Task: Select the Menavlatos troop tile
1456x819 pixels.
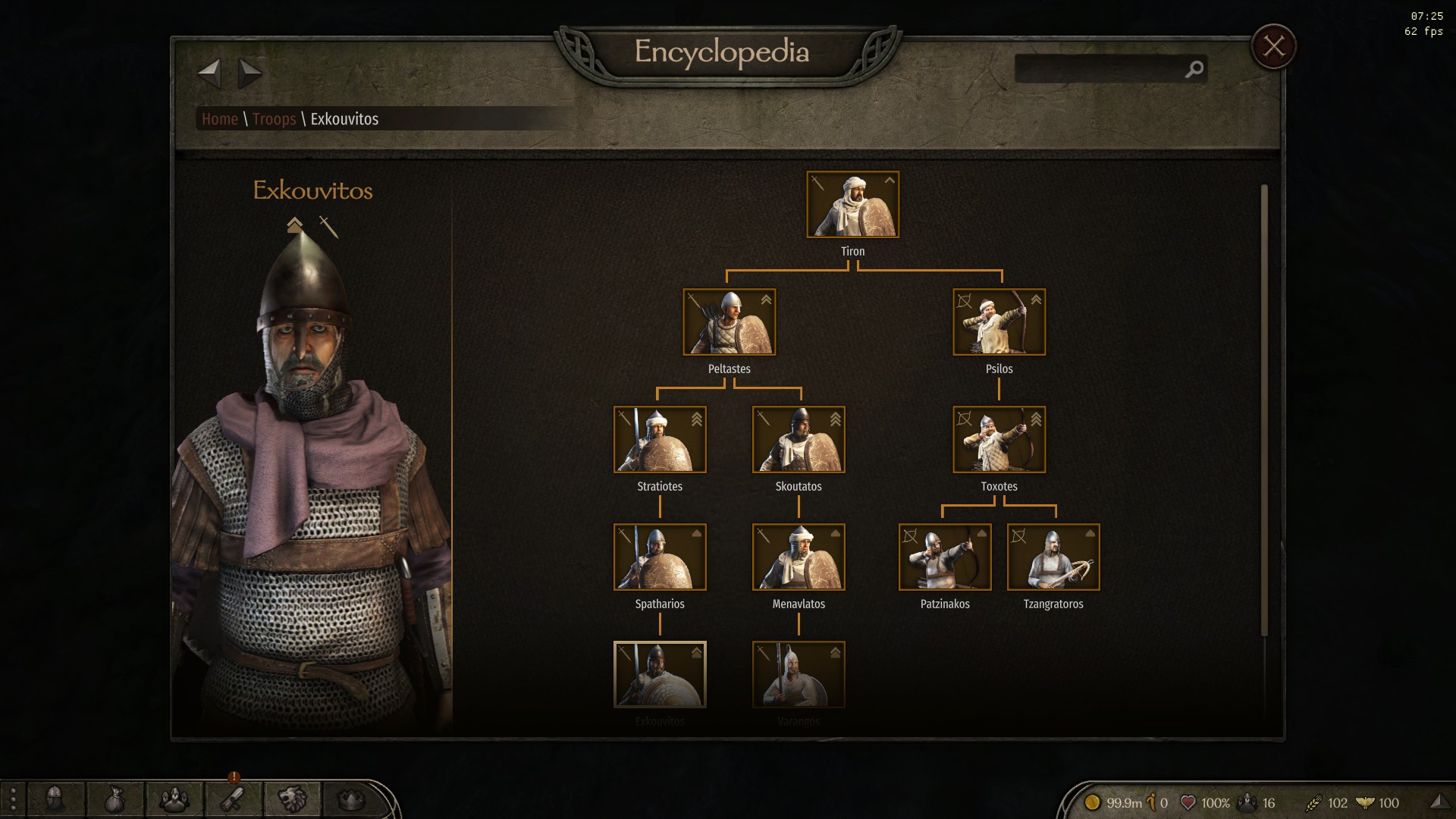Action: pos(799,557)
